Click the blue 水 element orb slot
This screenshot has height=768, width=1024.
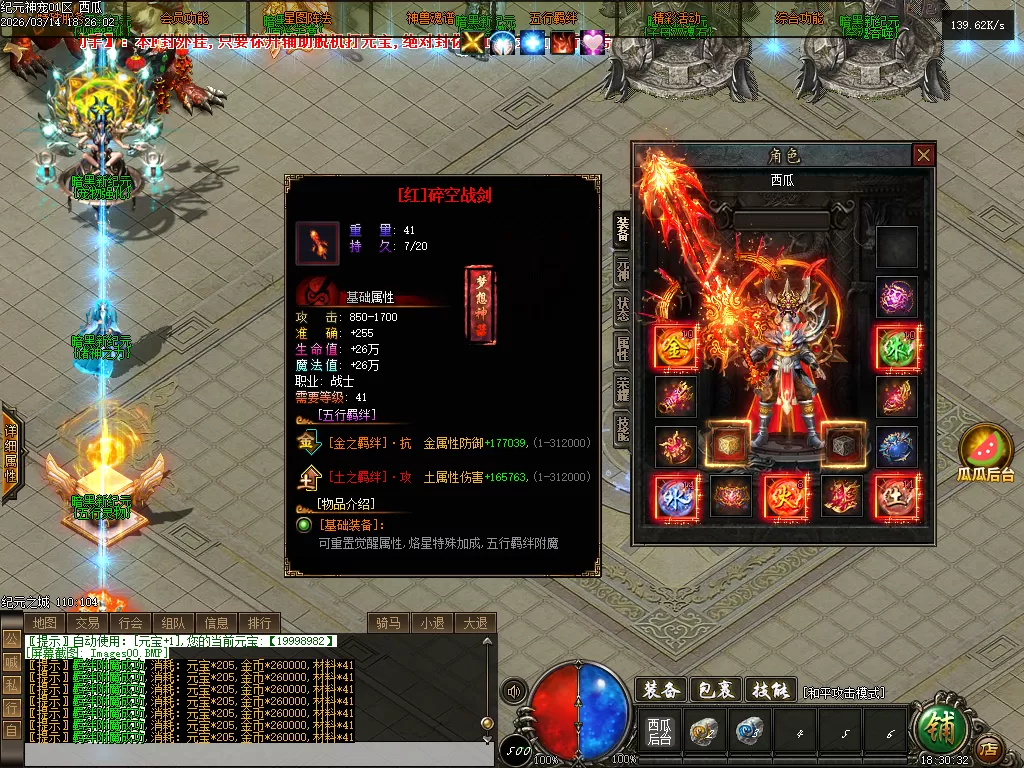[x=675, y=496]
